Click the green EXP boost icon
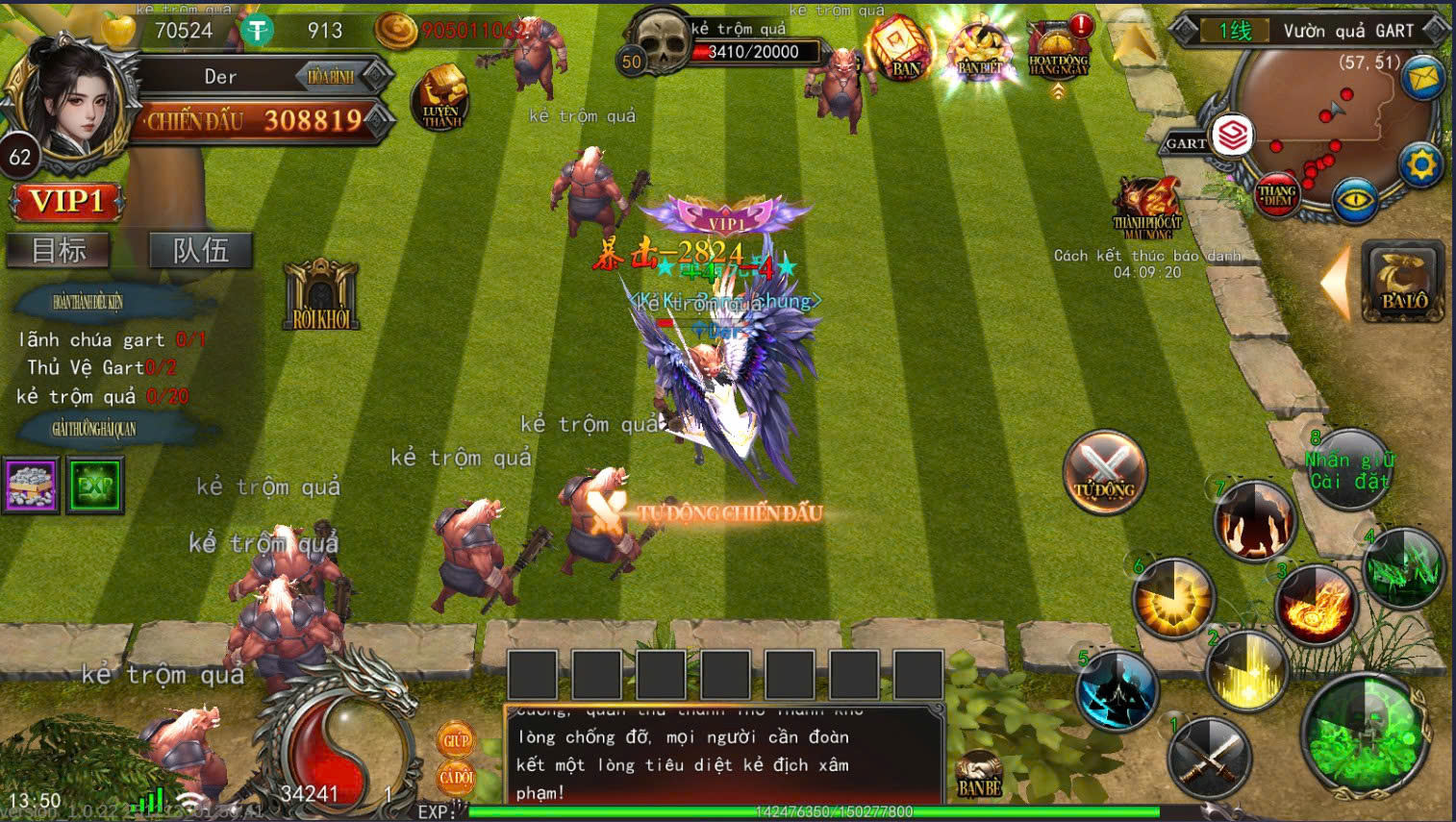Viewport: 1456px width, 822px height. click(95, 486)
